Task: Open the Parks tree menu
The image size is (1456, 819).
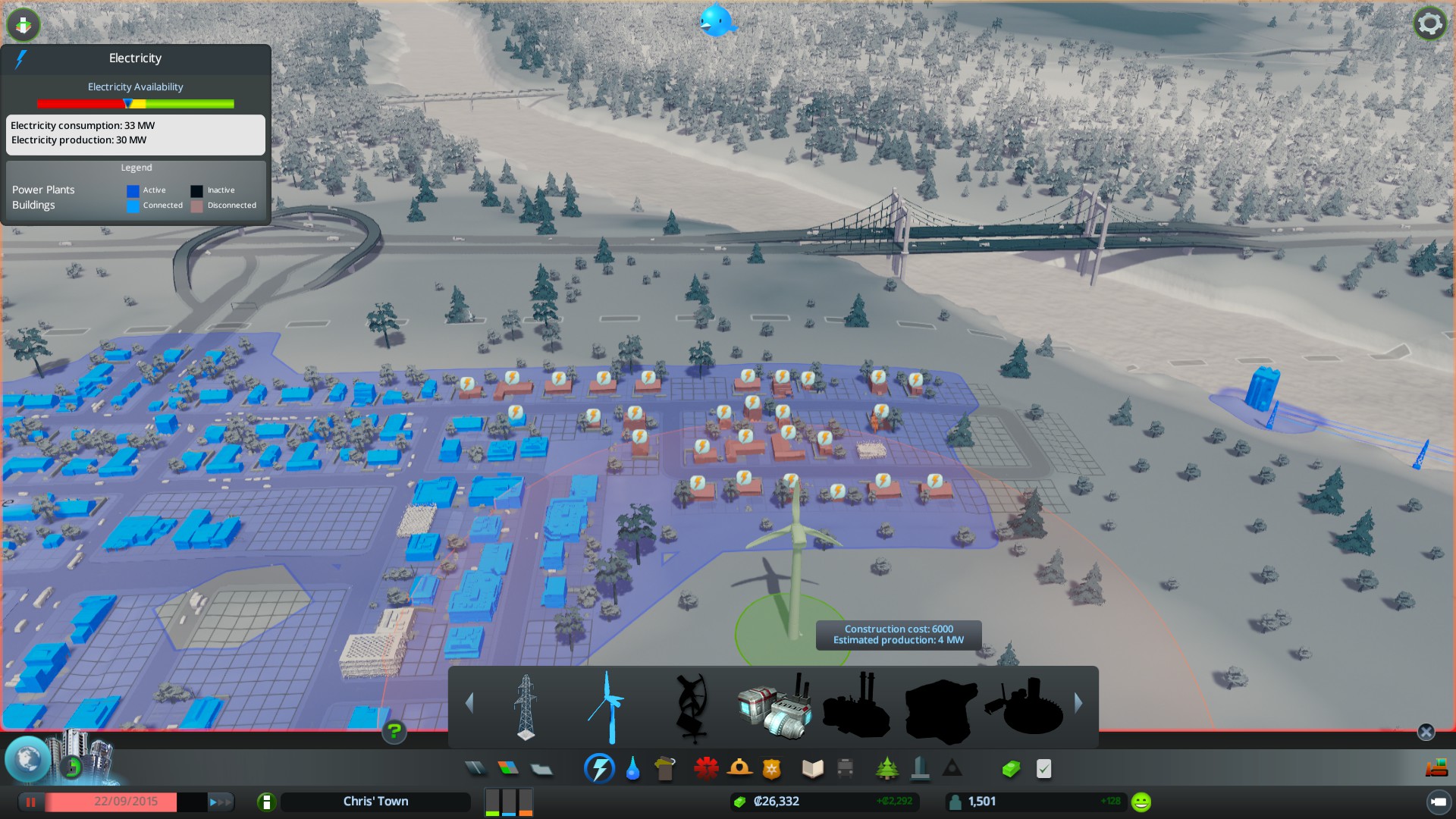Action: (x=886, y=769)
